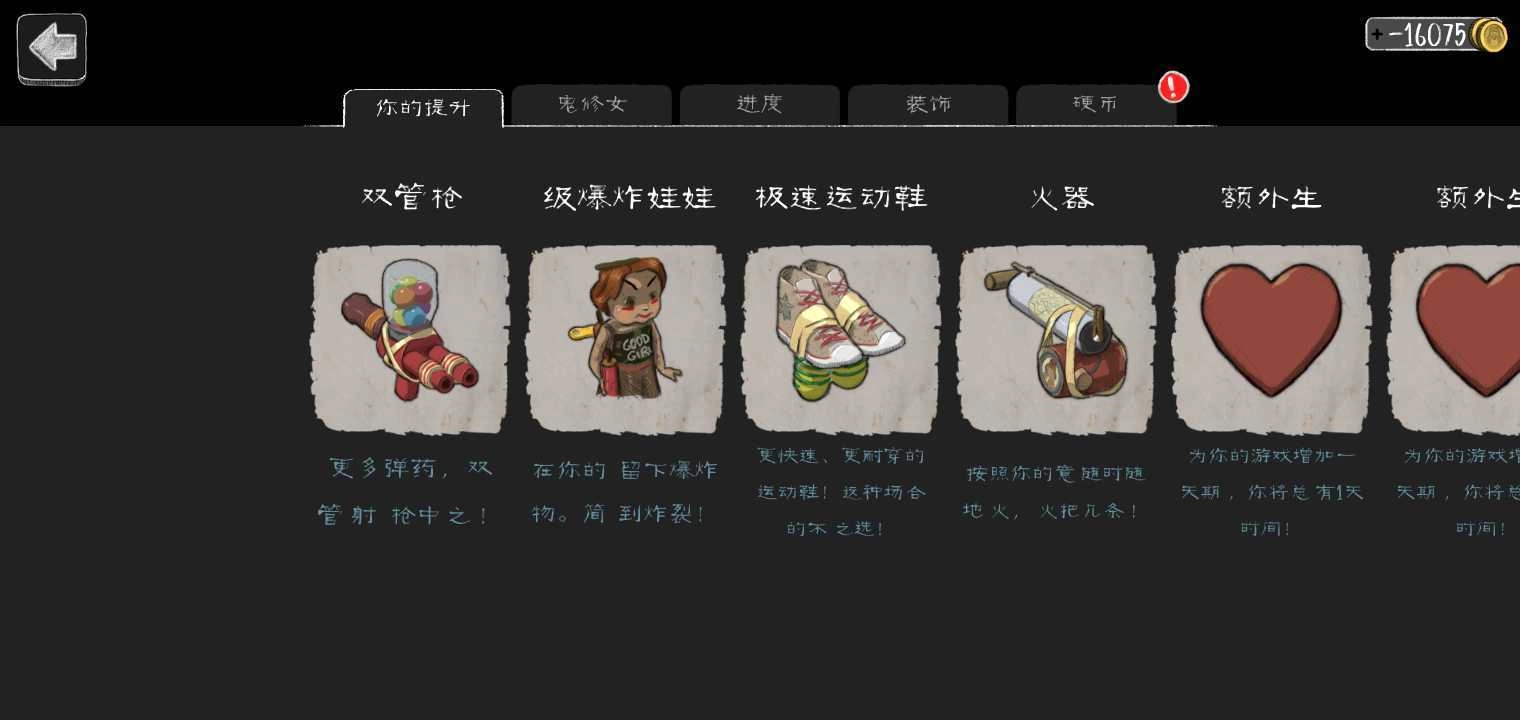Select the 你的提升 tab
This screenshot has width=1520, height=720.
click(x=423, y=108)
